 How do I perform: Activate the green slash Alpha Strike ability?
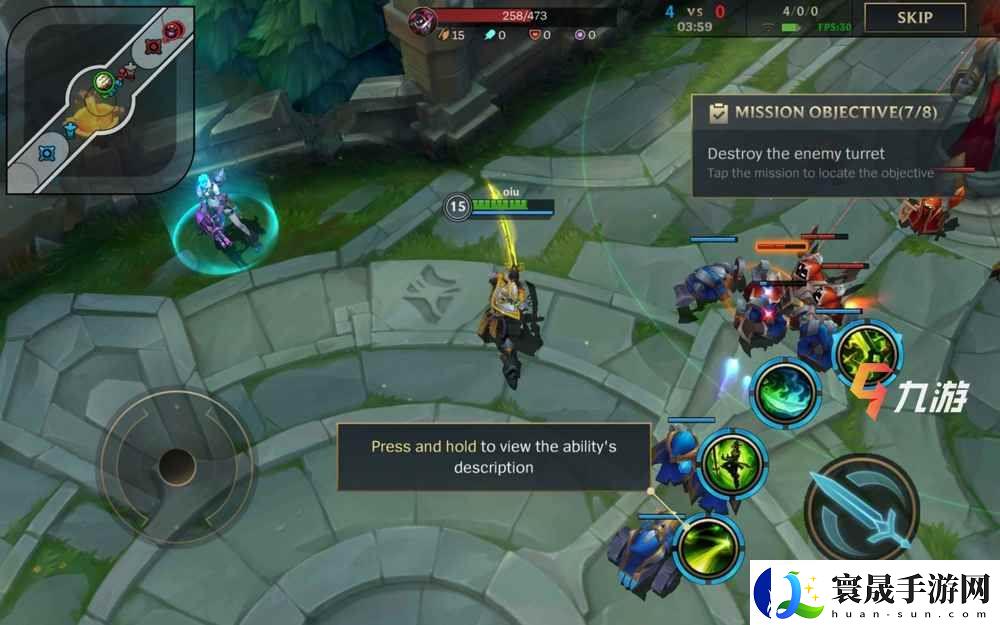click(x=708, y=546)
